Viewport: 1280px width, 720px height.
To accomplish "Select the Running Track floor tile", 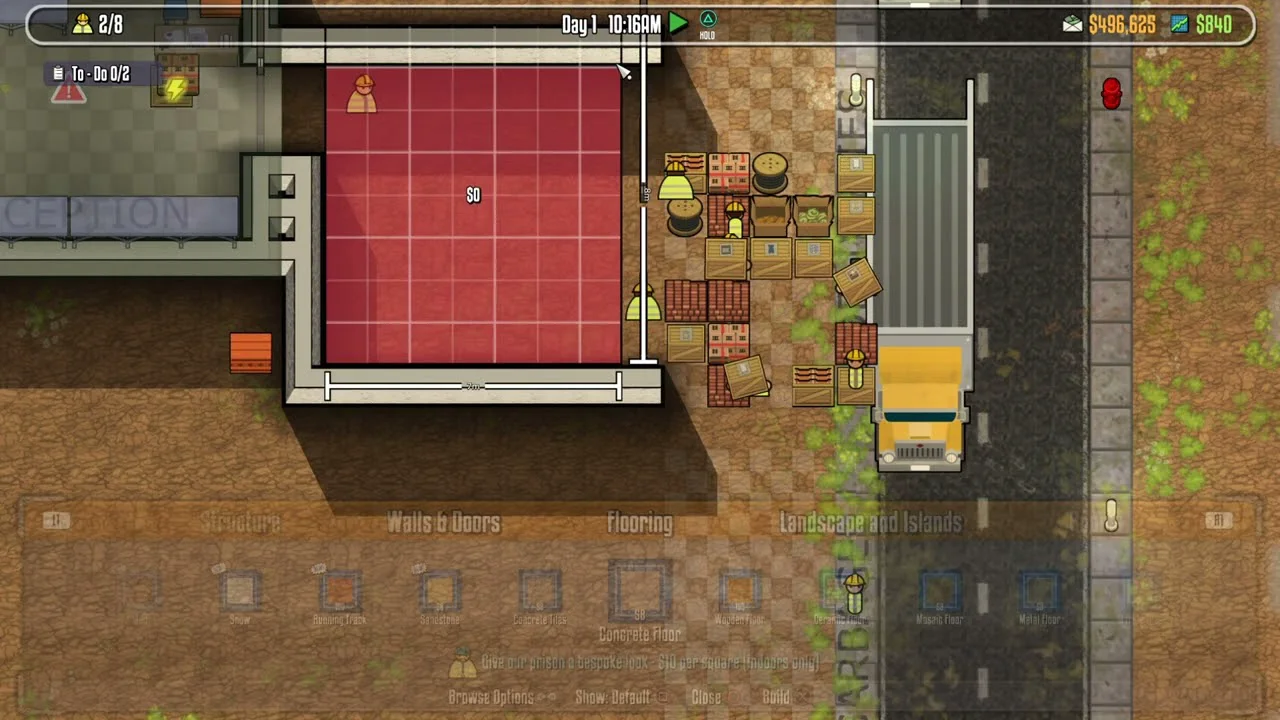I will coord(339,593).
